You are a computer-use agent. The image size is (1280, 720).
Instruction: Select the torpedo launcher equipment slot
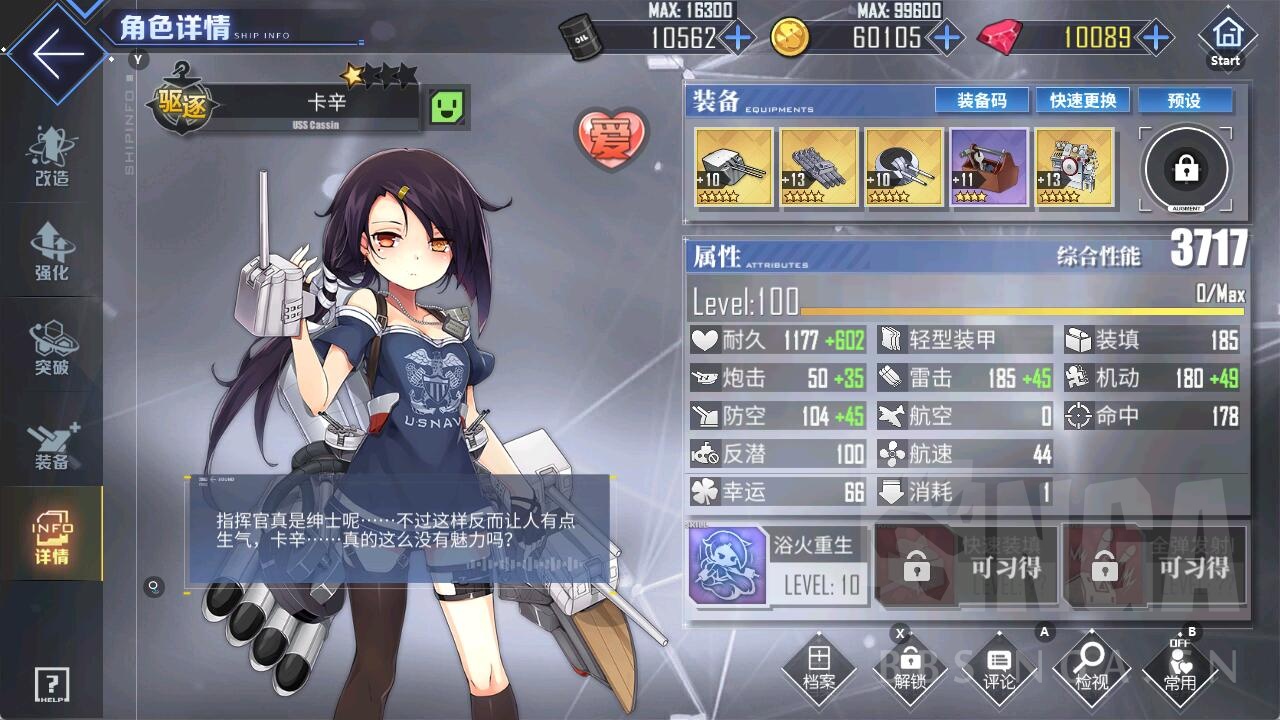818,166
